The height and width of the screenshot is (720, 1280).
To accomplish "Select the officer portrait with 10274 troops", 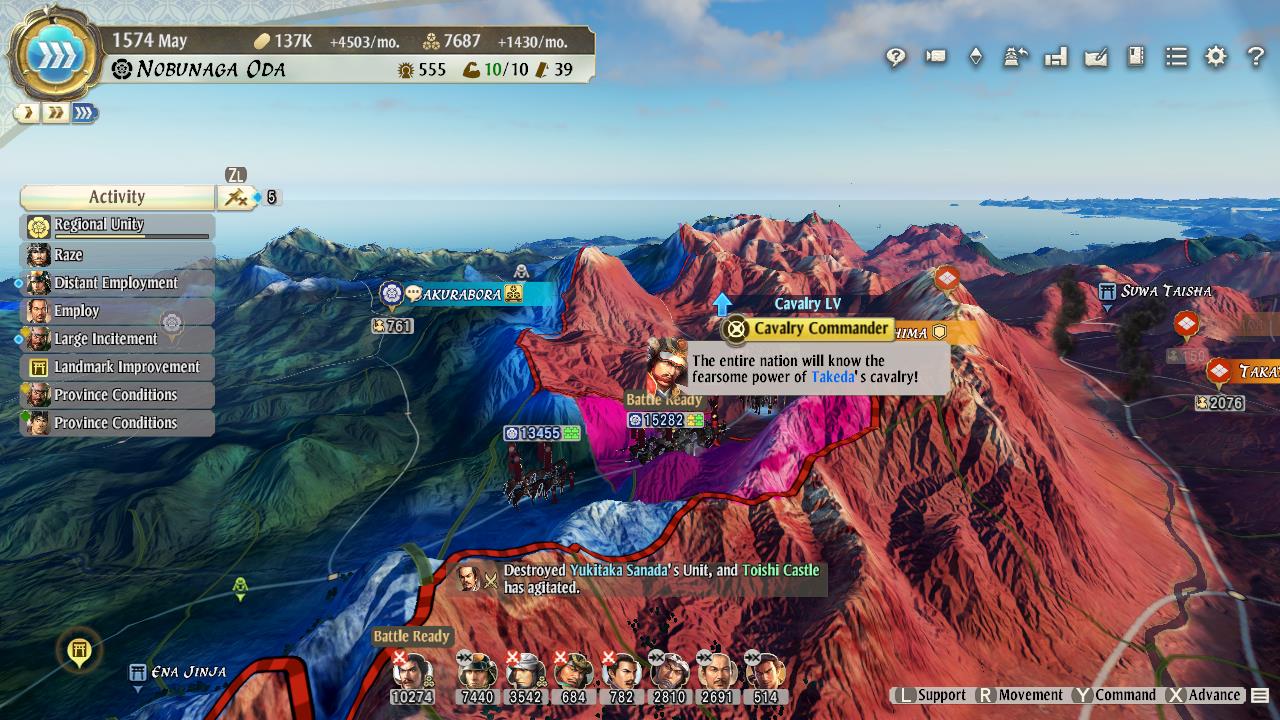I will (x=412, y=672).
